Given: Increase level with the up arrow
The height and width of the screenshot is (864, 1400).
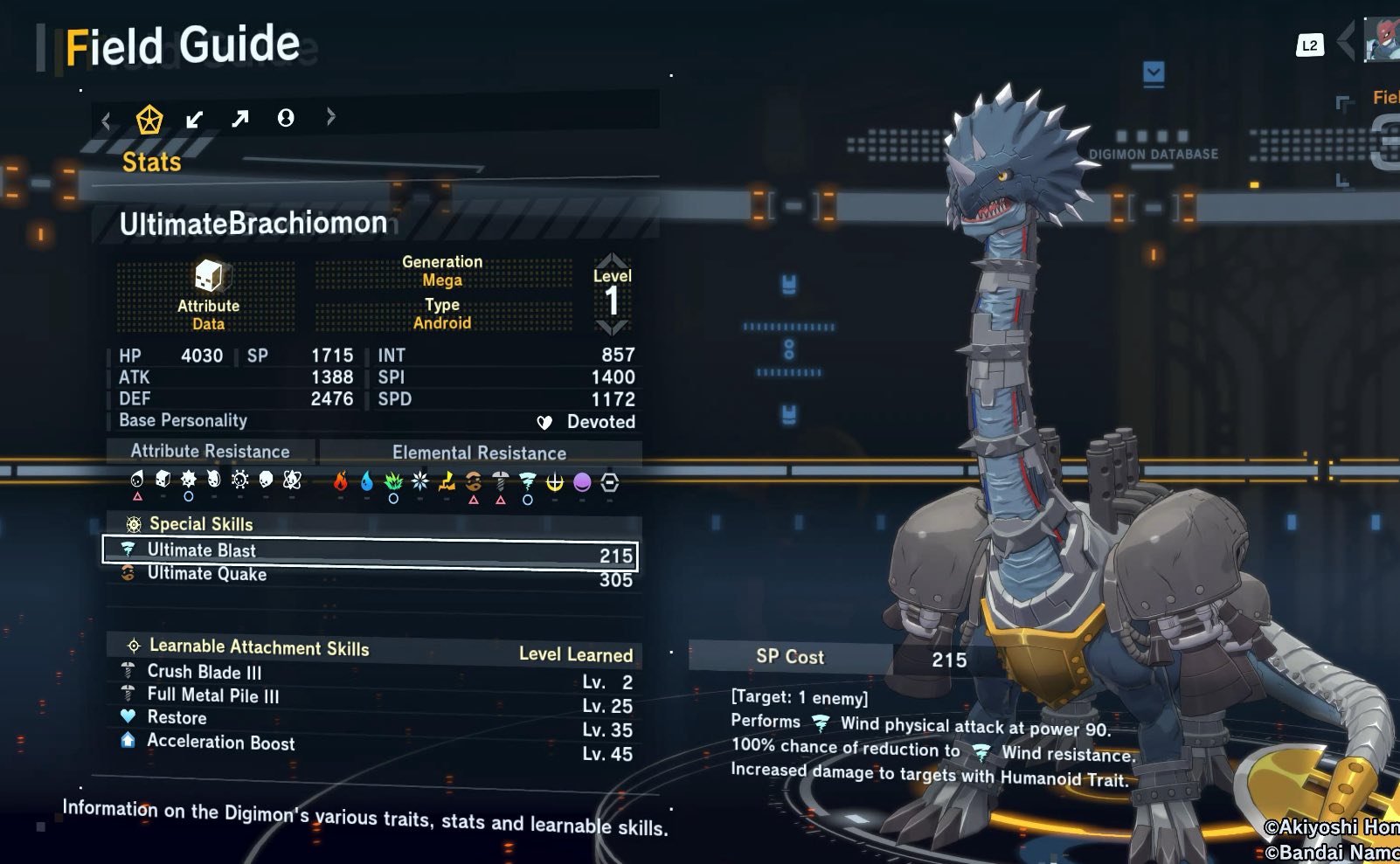Looking at the screenshot, I should tap(612, 260).
